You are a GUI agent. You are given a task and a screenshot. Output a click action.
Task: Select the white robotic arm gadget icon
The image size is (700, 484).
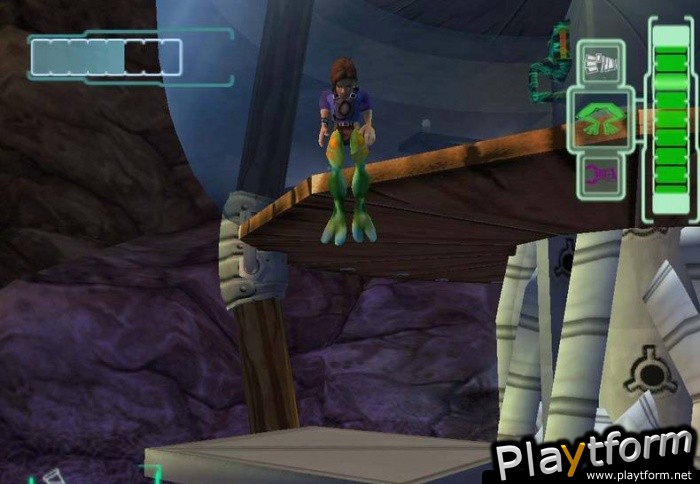coord(600,62)
